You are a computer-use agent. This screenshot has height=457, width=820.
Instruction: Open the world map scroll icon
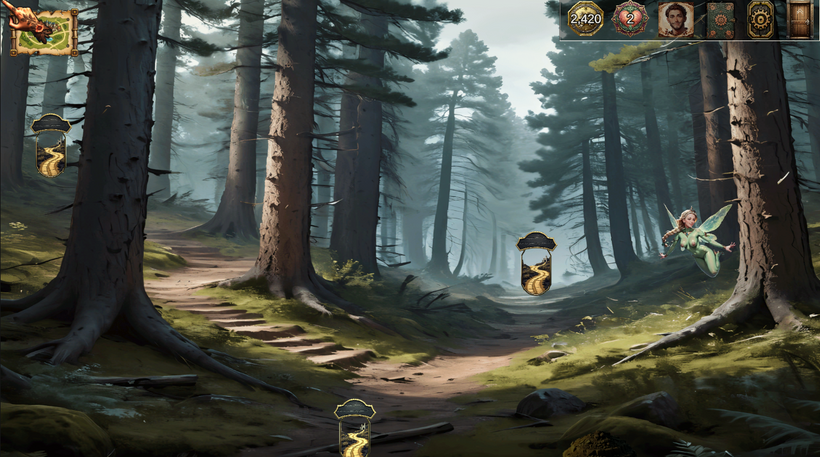pos(44,31)
